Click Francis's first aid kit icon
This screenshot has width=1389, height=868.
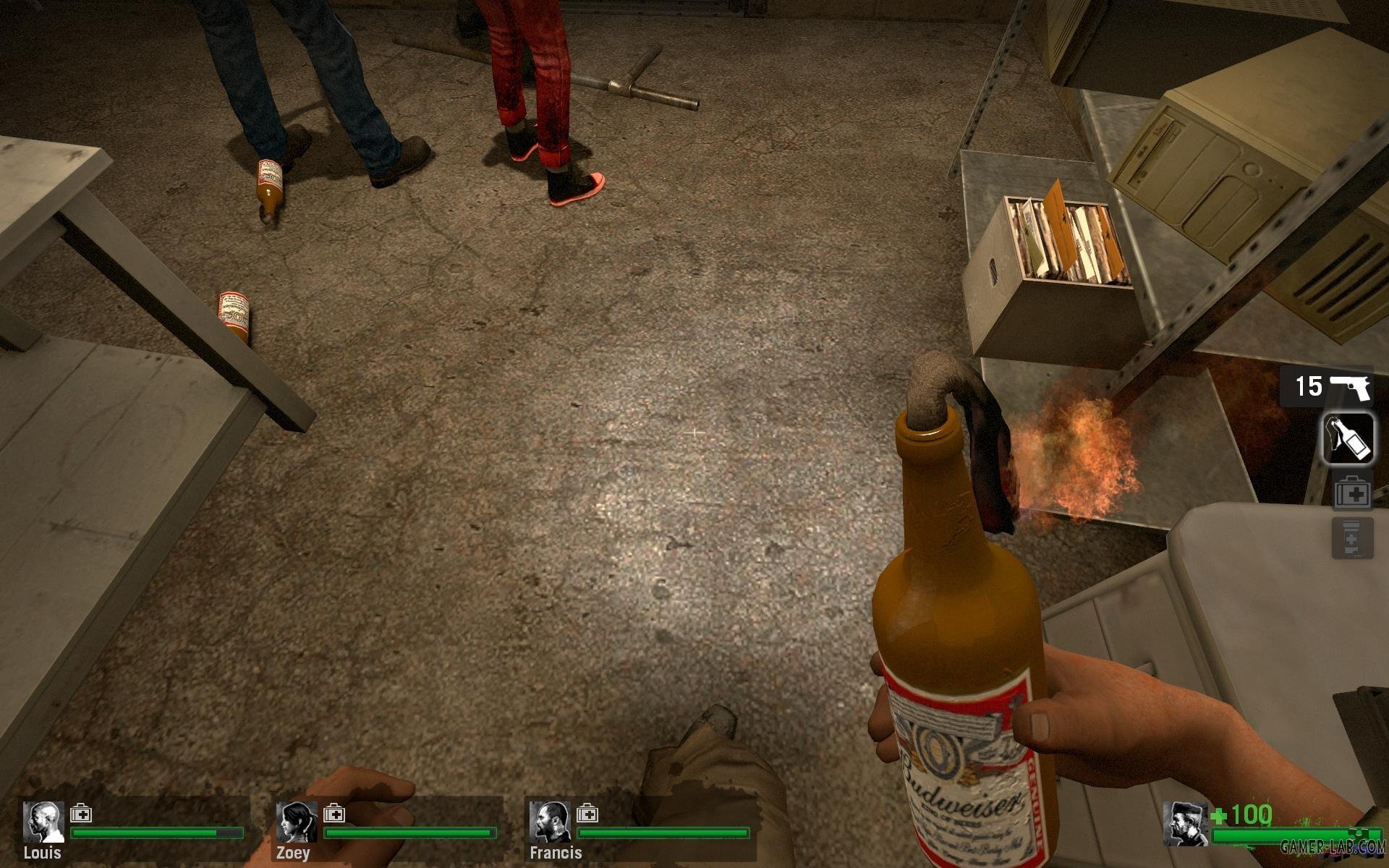587,814
